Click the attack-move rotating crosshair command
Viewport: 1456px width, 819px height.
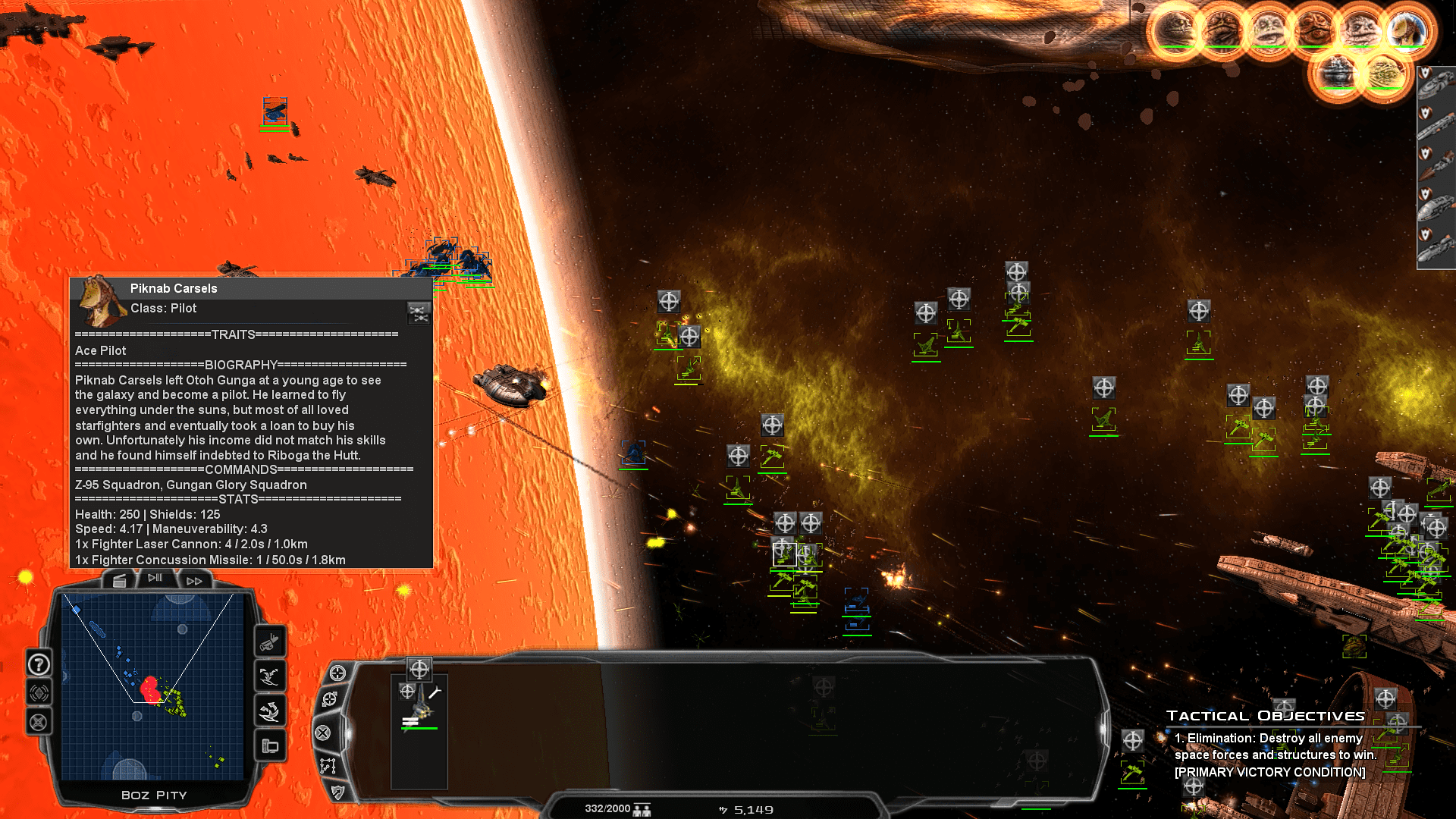coord(330,699)
